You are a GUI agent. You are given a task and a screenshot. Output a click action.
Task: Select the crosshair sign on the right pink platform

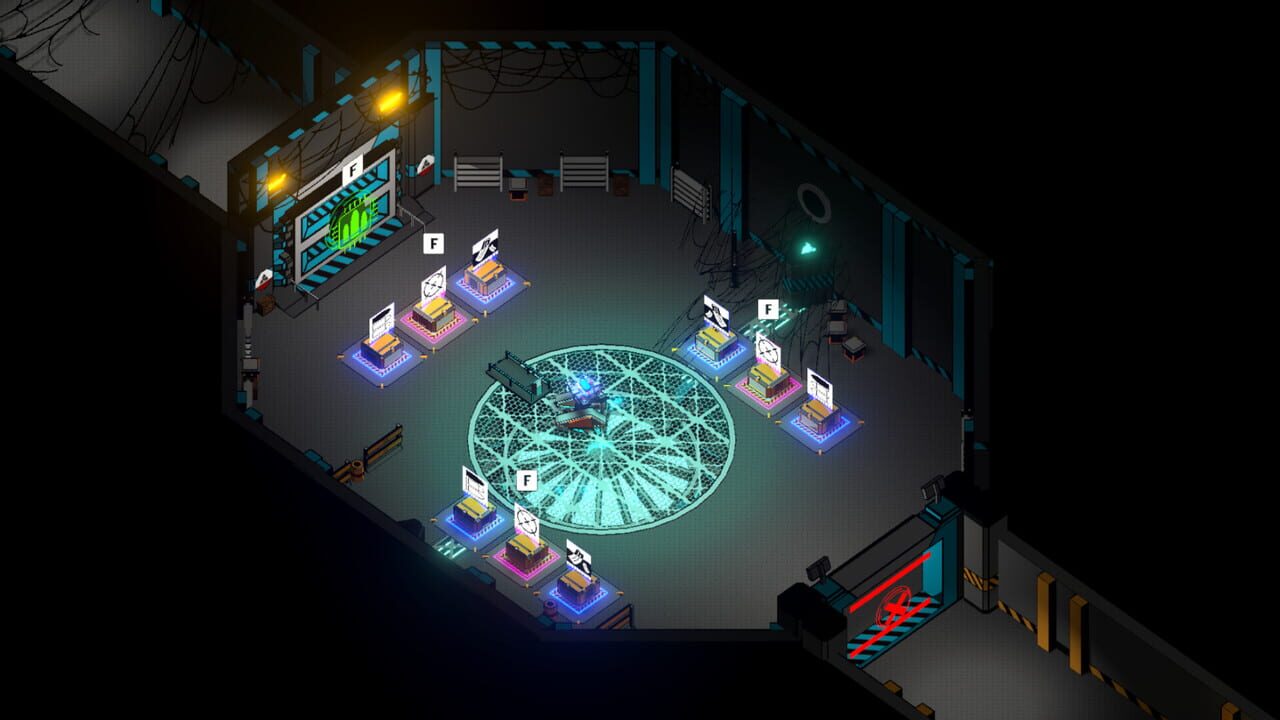click(x=768, y=349)
